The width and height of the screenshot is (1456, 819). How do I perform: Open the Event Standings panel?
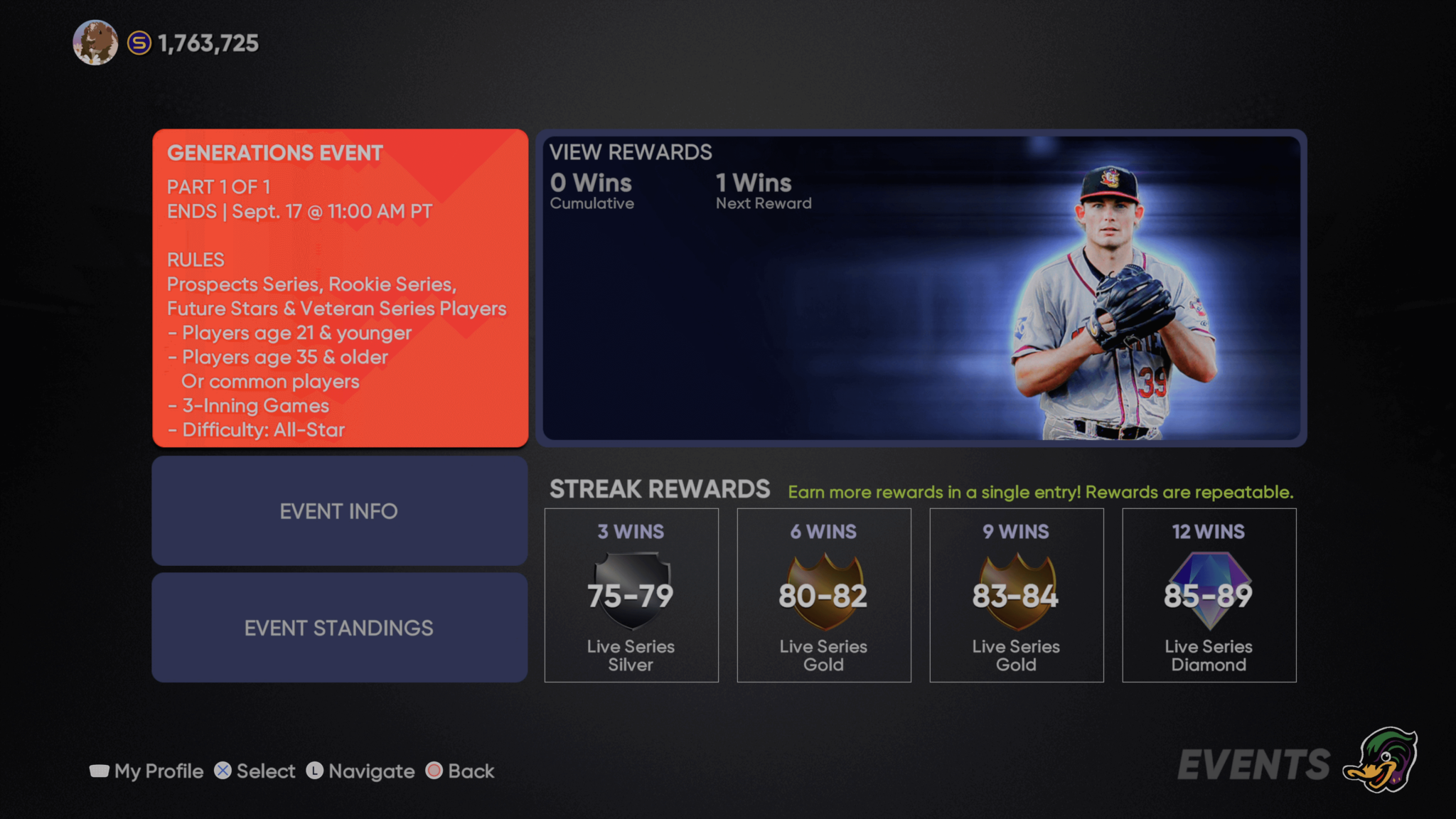[x=339, y=628]
